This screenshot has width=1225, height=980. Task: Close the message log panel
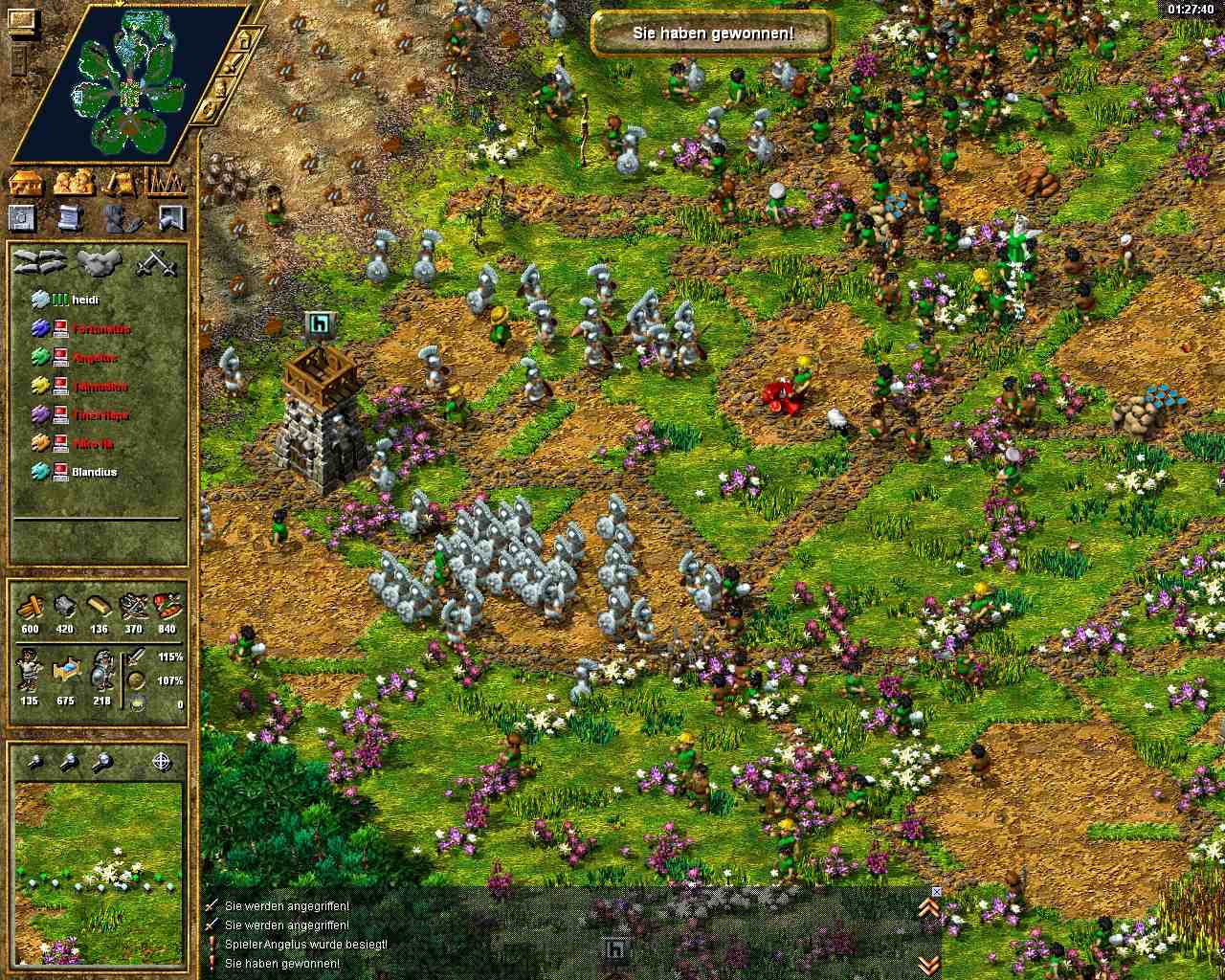[x=937, y=891]
